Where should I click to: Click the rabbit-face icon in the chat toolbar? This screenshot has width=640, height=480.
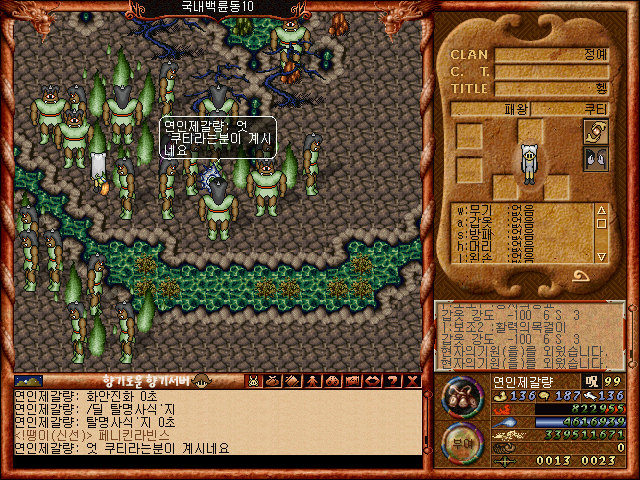253,381
